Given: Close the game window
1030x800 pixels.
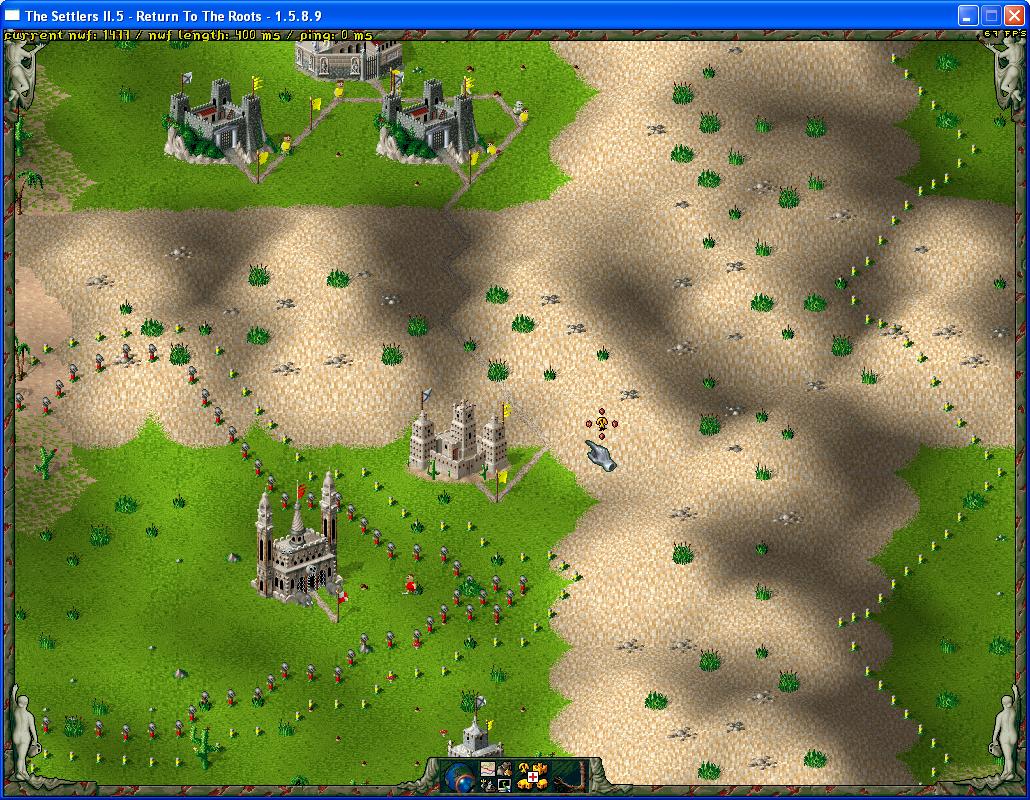Looking at the screenshot, I should click(x=1013, y=15).
